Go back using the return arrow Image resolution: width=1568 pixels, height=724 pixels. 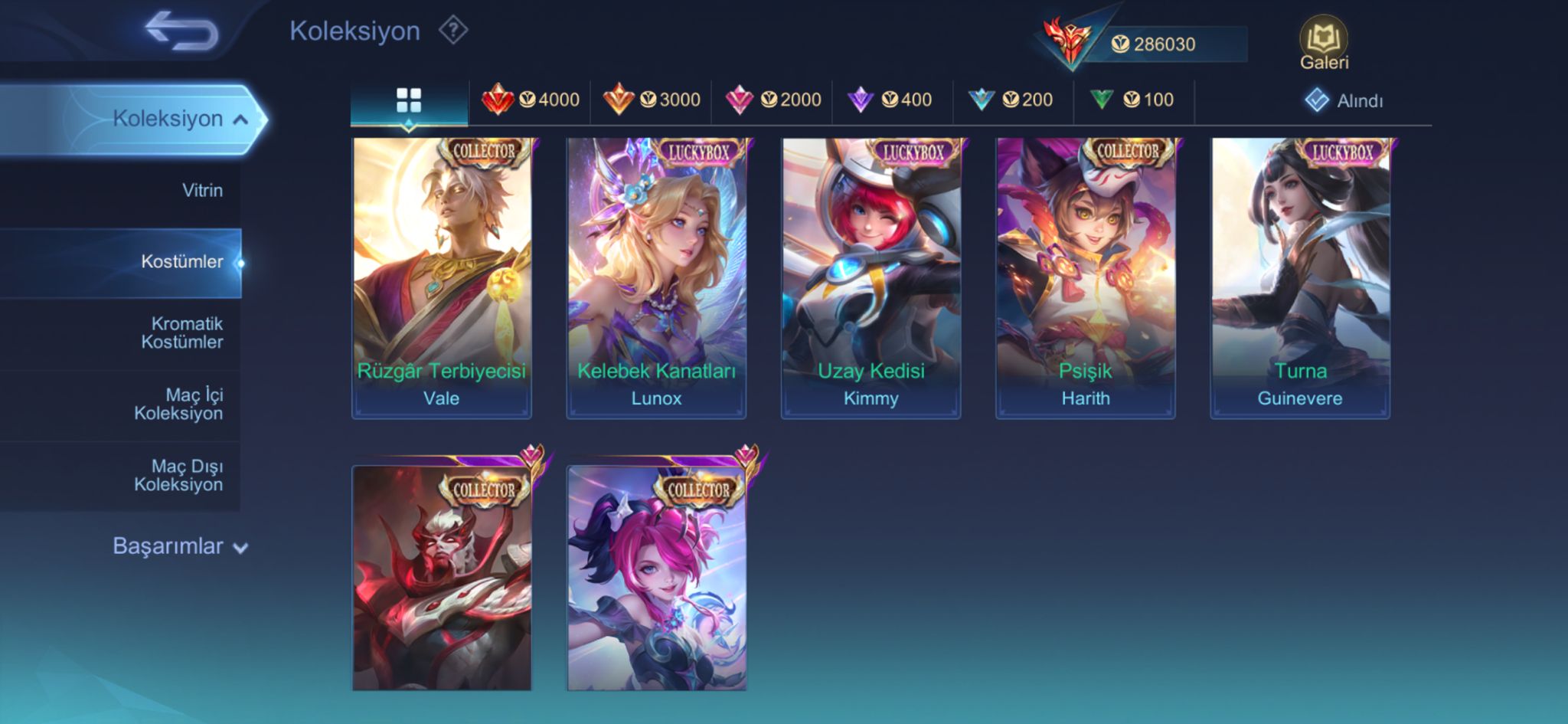pos(182,32)
